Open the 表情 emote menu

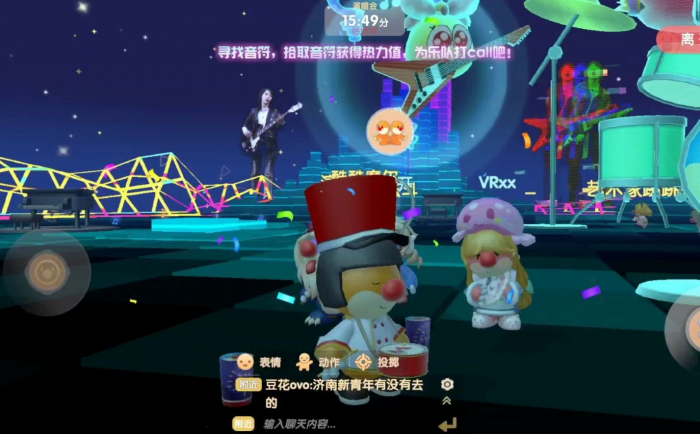click(x=257, y=362)
